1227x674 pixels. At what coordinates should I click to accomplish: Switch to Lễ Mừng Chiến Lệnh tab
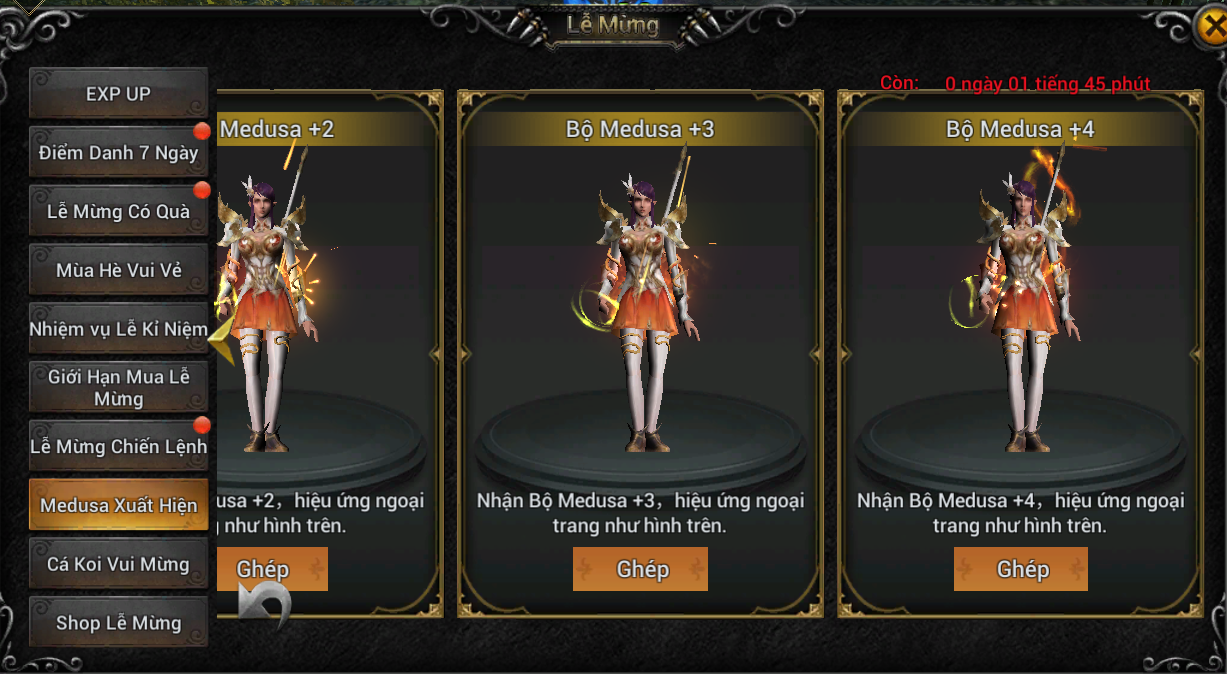point(118,447)
